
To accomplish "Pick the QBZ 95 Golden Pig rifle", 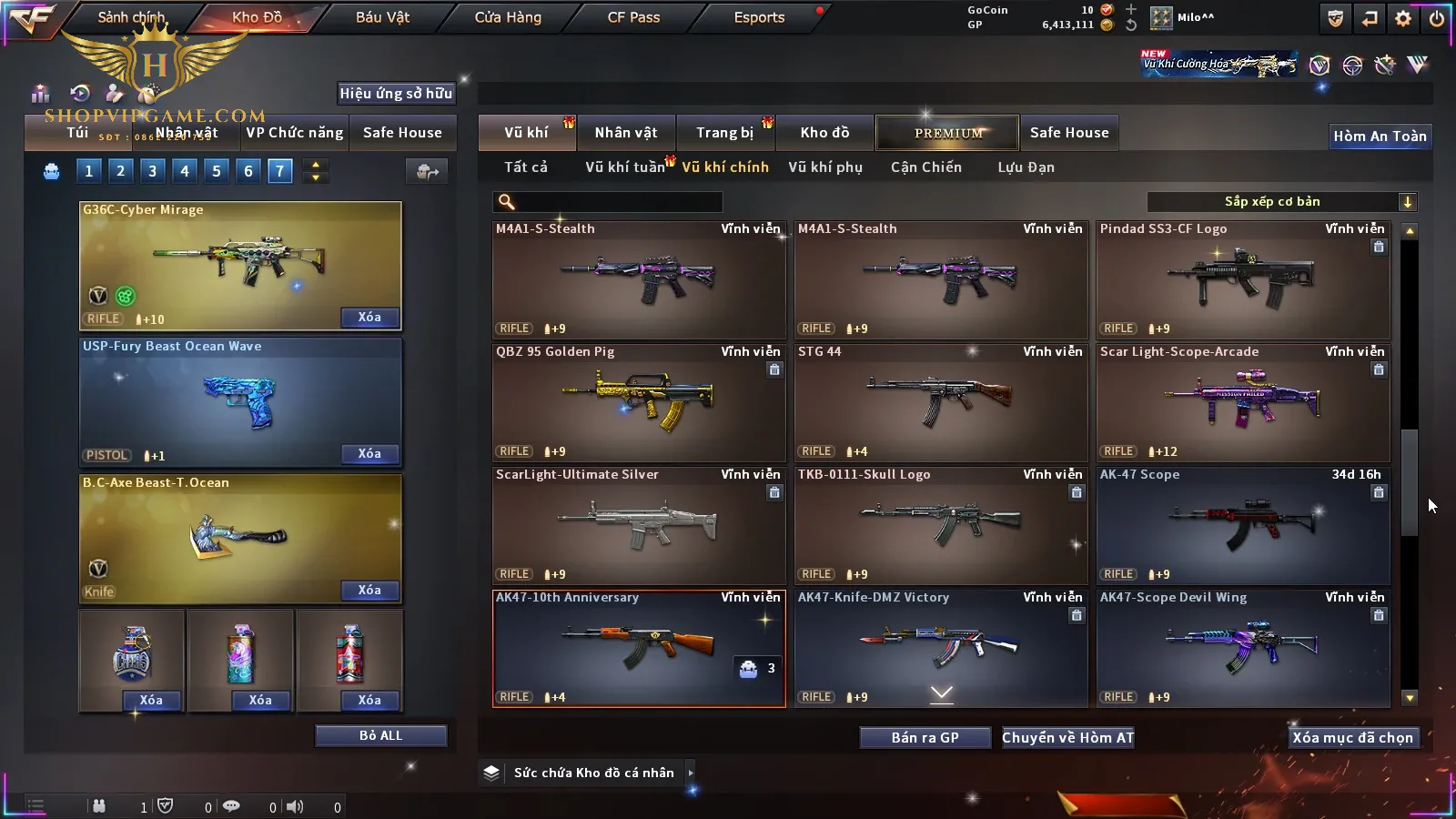I will click(639, 402).
